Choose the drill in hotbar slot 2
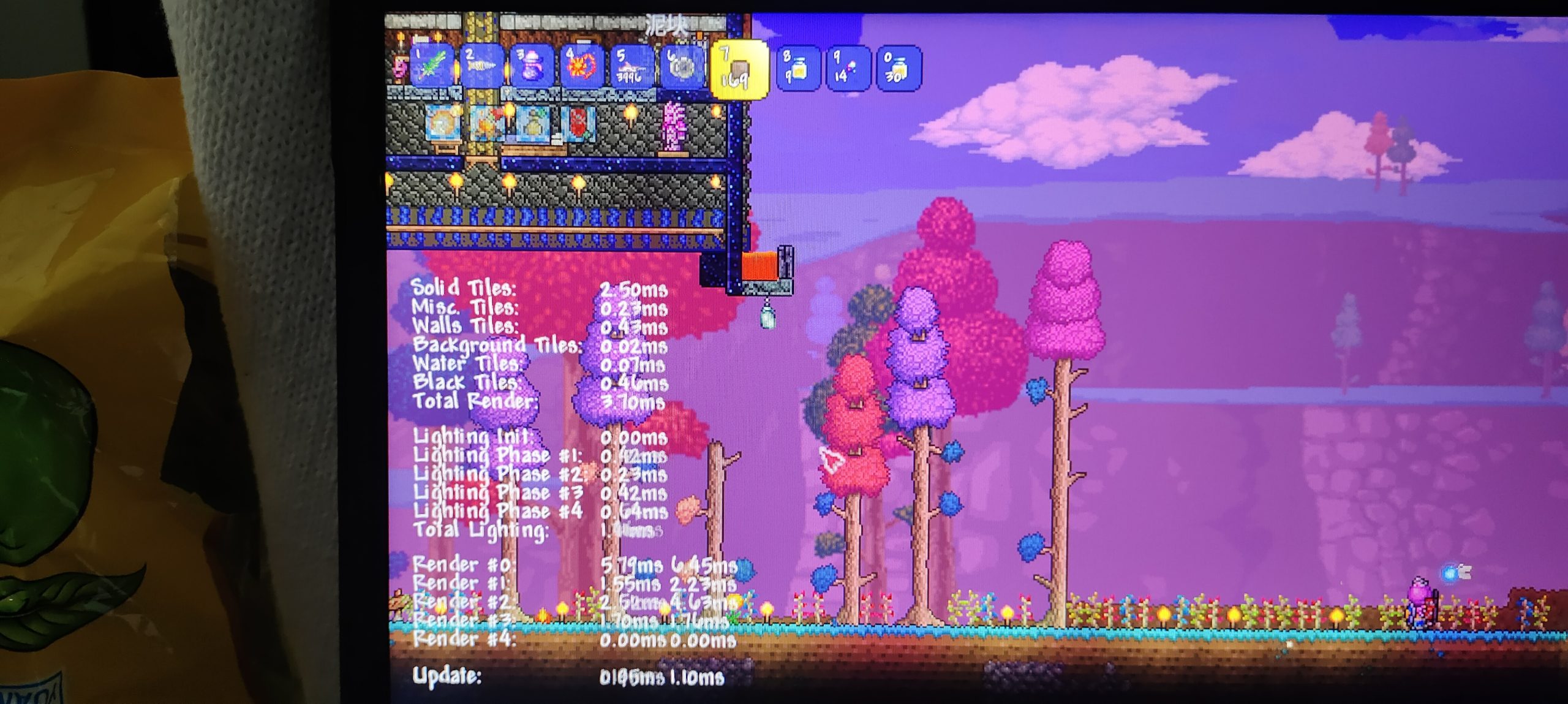Image resolution: width=1568 pixels, height=704 pixels. click(x=481, y=67)
